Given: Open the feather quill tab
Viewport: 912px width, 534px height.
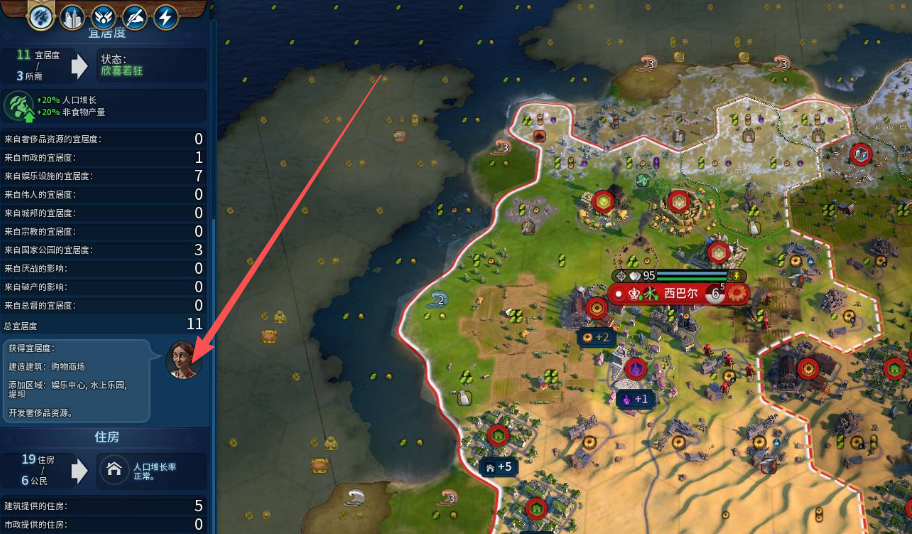Looking at the screenshot, I should (134, 16).
